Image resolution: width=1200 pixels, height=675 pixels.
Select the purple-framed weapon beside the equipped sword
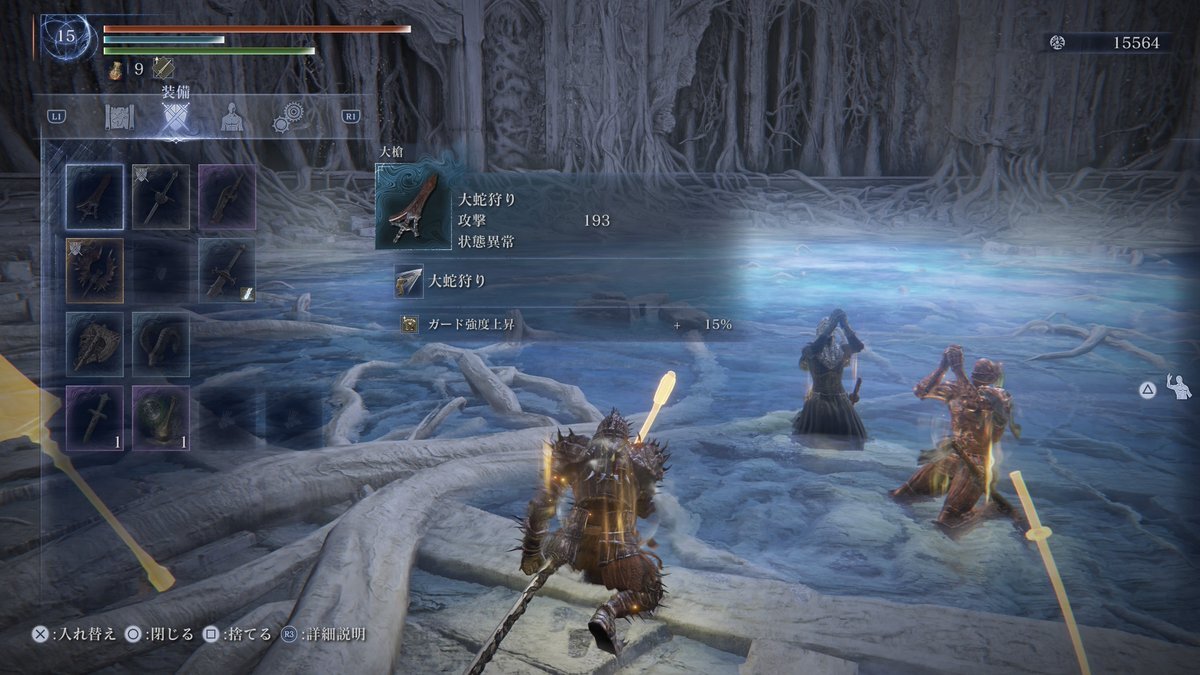[x=227, y=197]
